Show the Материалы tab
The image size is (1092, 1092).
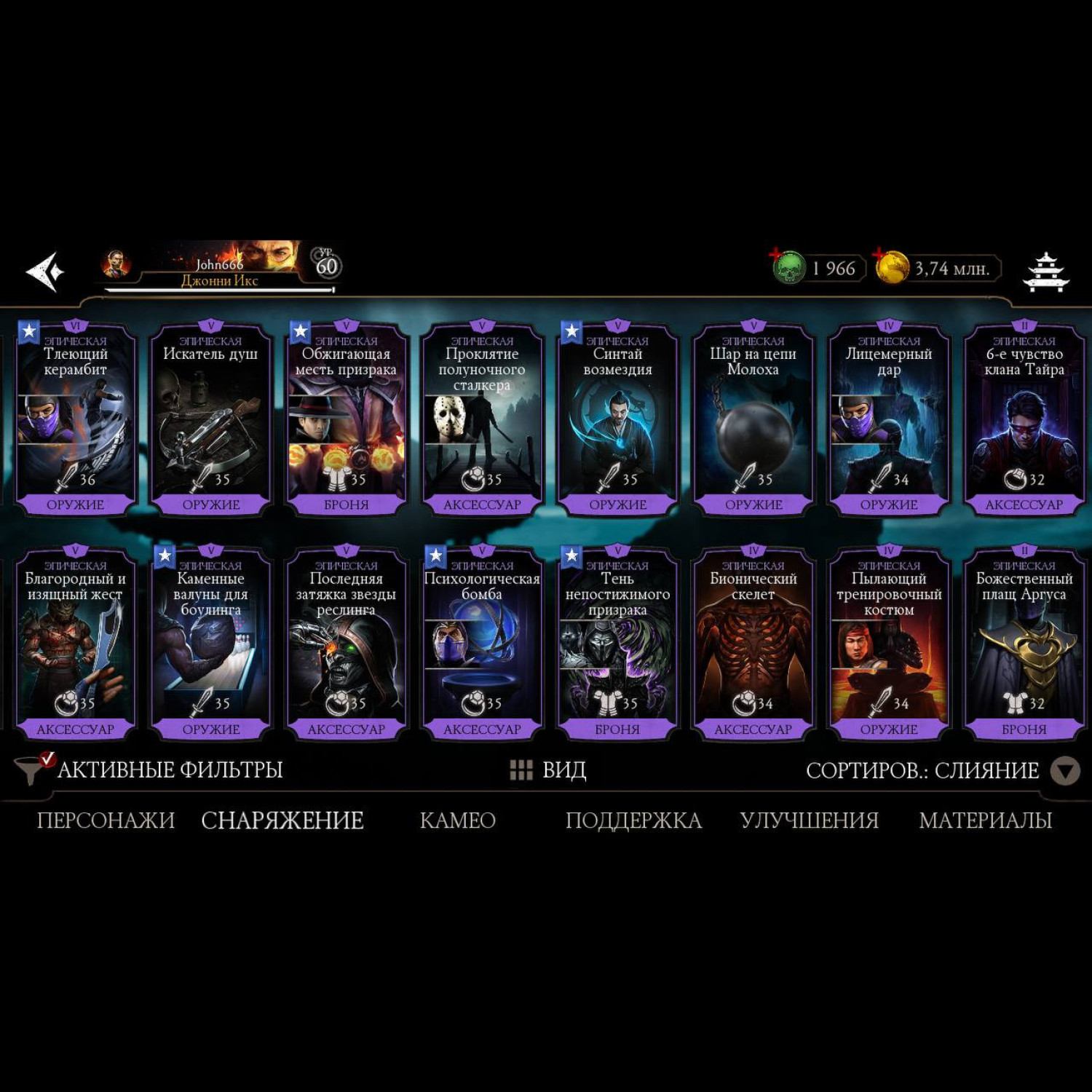pyautogui.click(x=985, y=820)
